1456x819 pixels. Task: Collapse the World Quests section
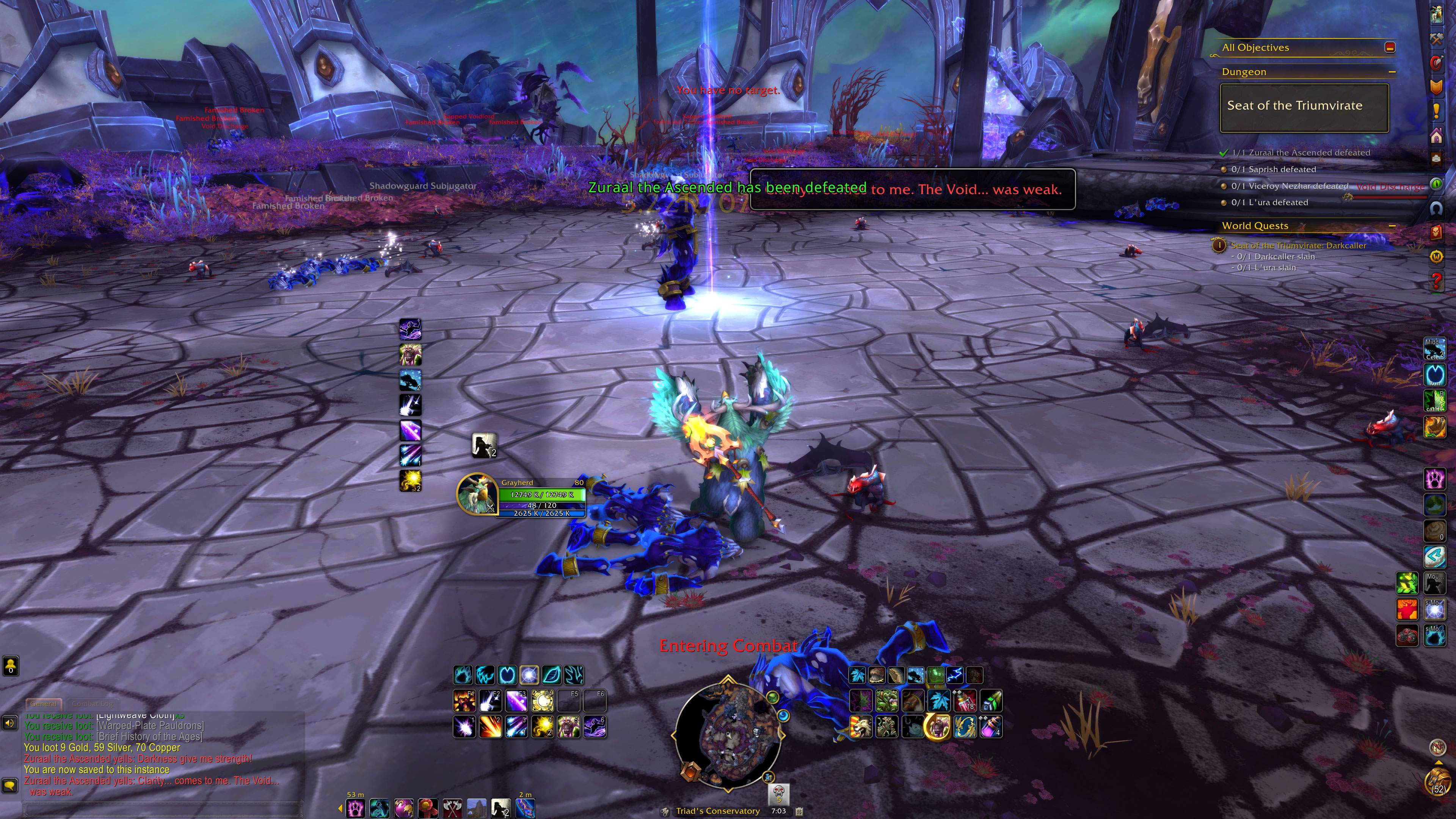point(1392,226)
